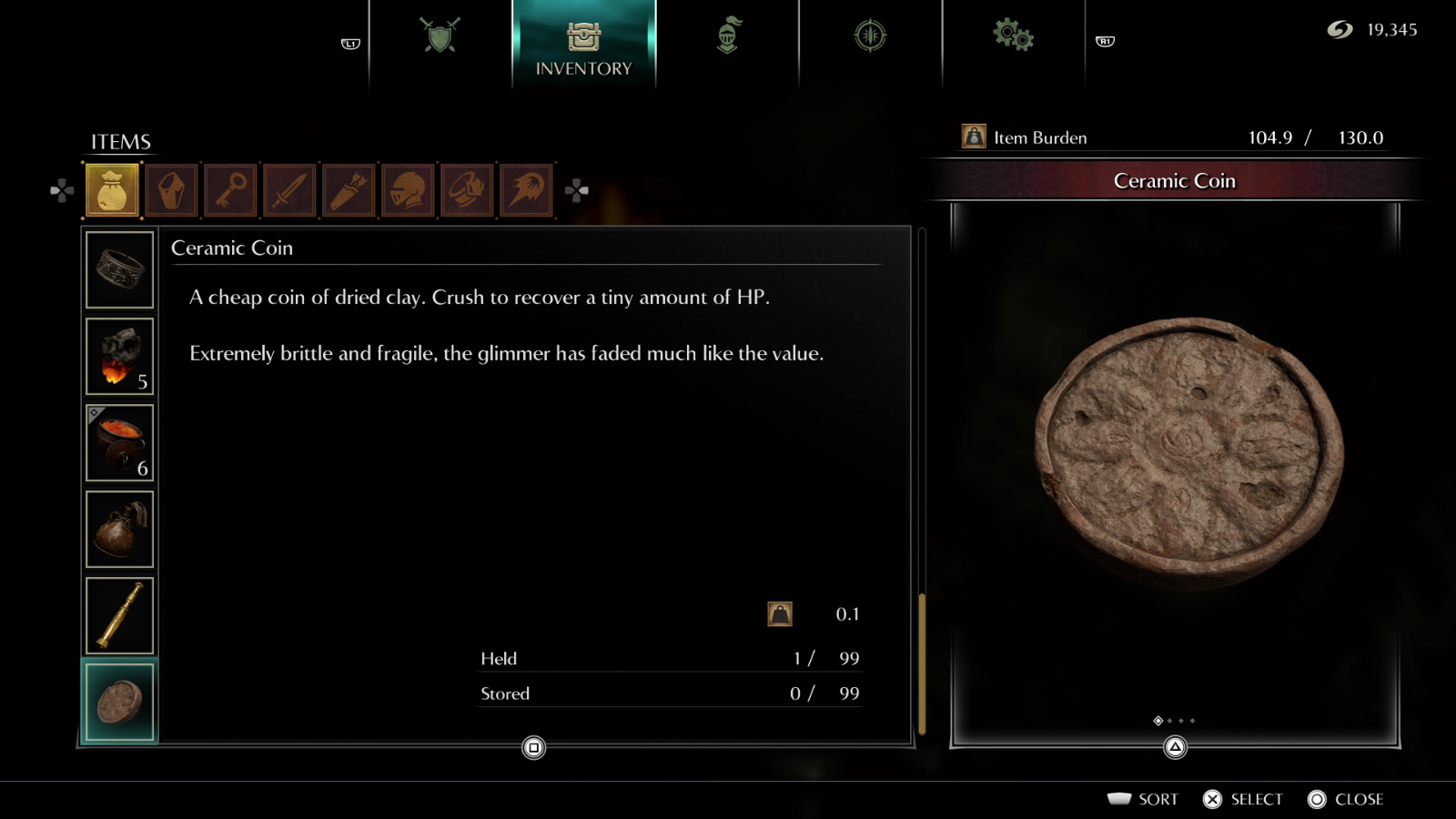Click the R1 shoulder button prompt
This screenshot has width=1456, height=819.
(x=1107, y=42)
